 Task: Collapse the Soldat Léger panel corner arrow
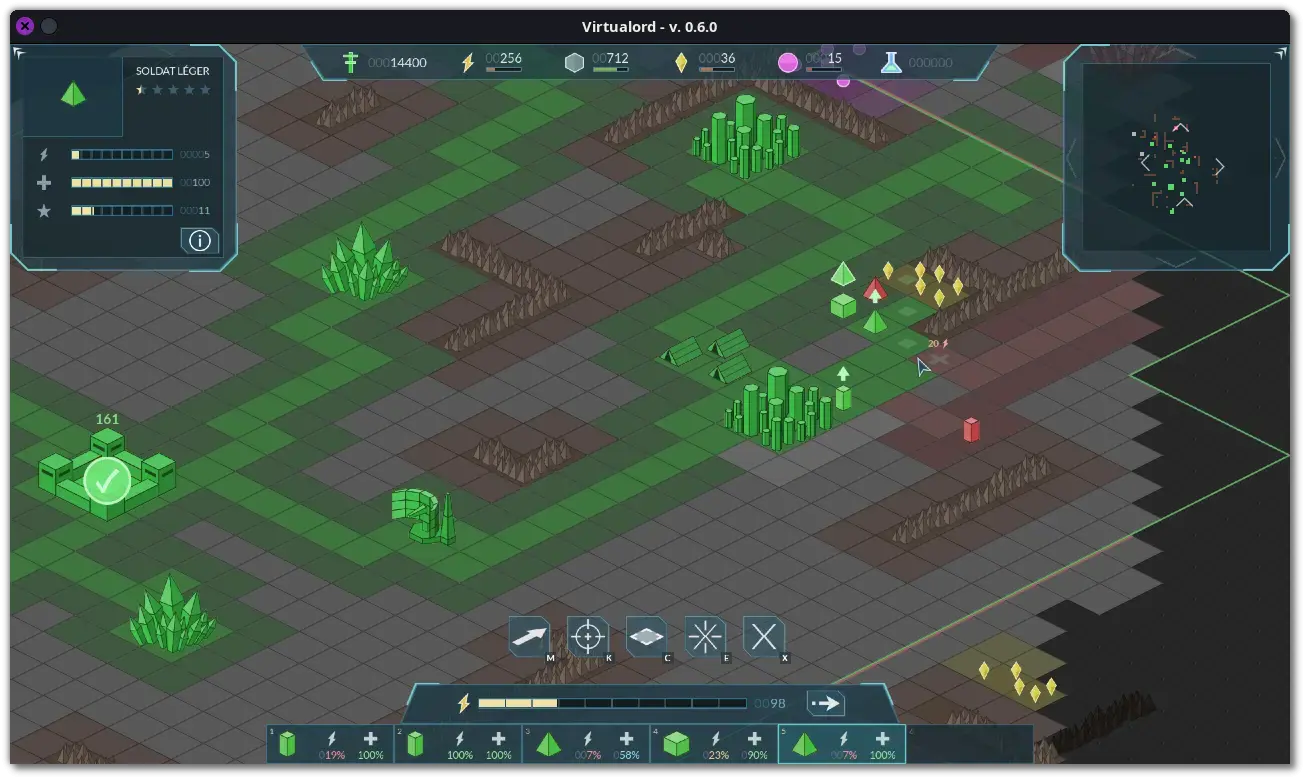coord(19,53)
